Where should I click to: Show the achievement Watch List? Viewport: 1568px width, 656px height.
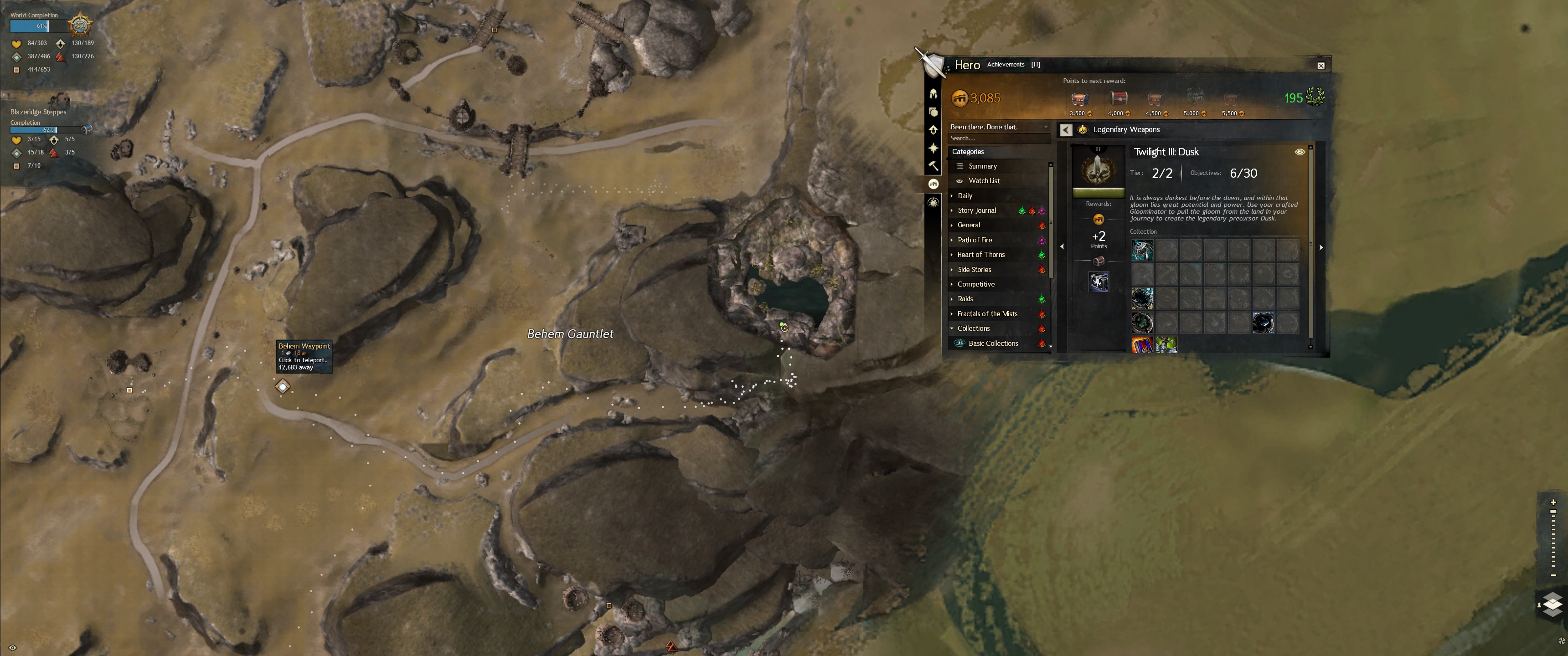coord(984,181)
